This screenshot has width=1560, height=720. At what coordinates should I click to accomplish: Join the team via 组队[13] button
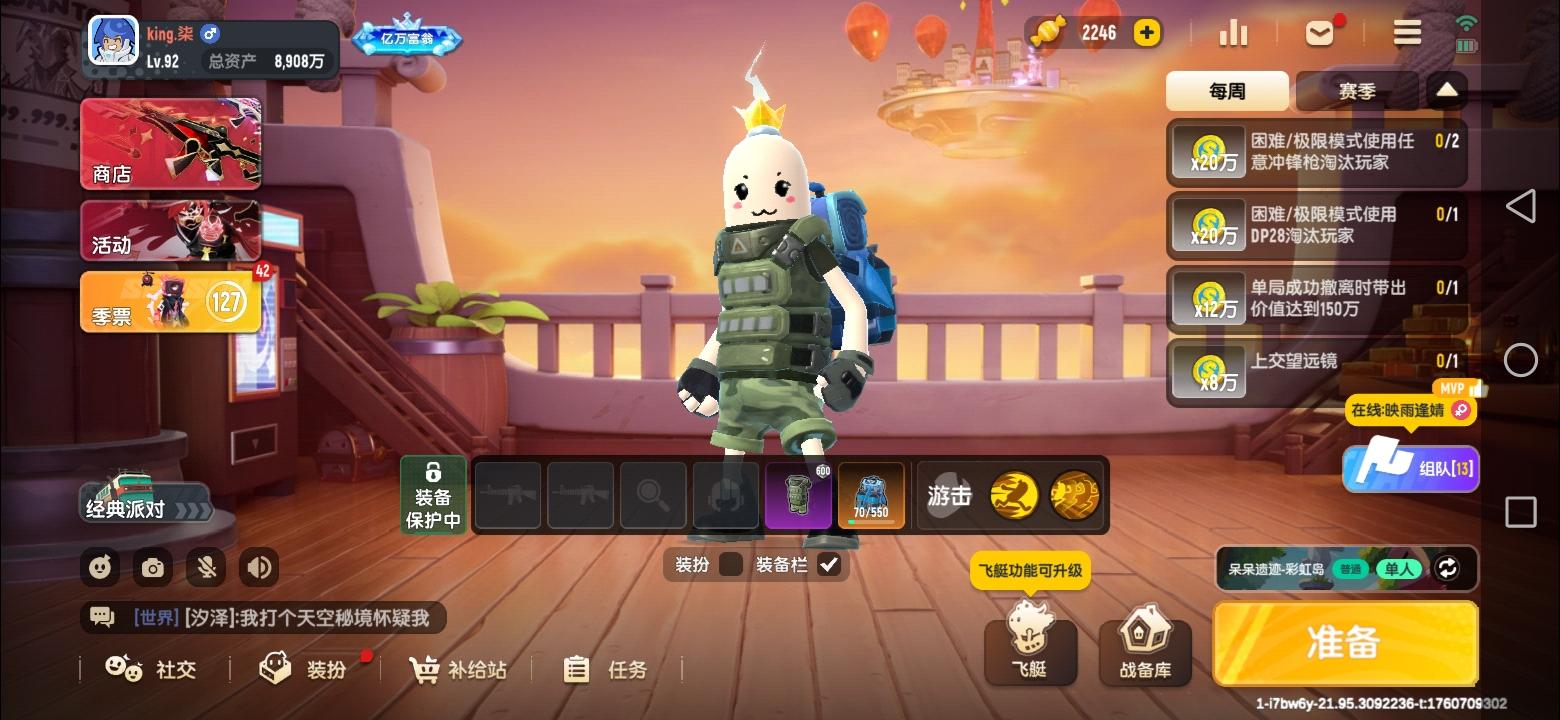1411,467
